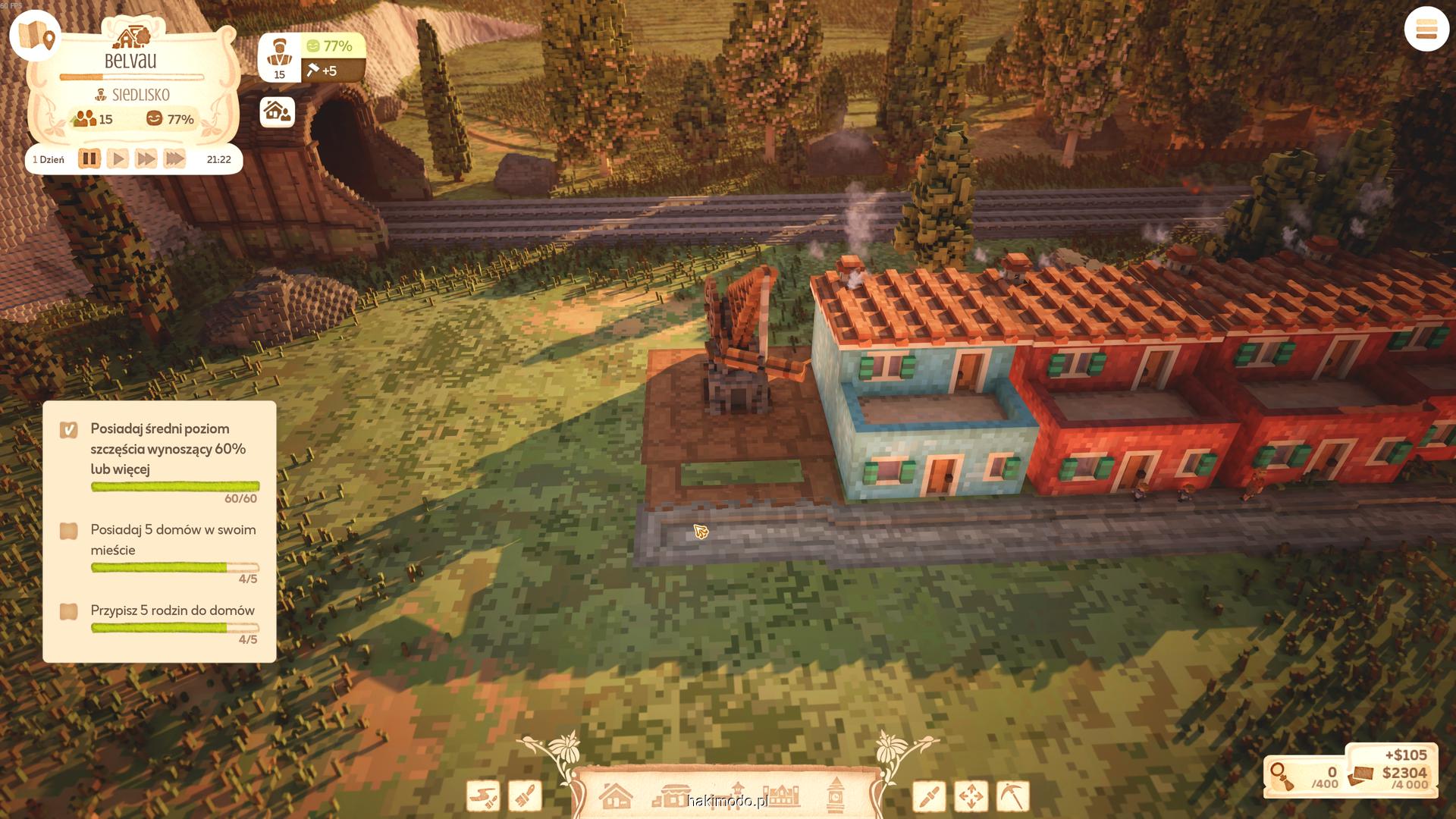Pause the game time
Image resolution: width=1456 pixels, height=819 pixels.
[89, 159]
